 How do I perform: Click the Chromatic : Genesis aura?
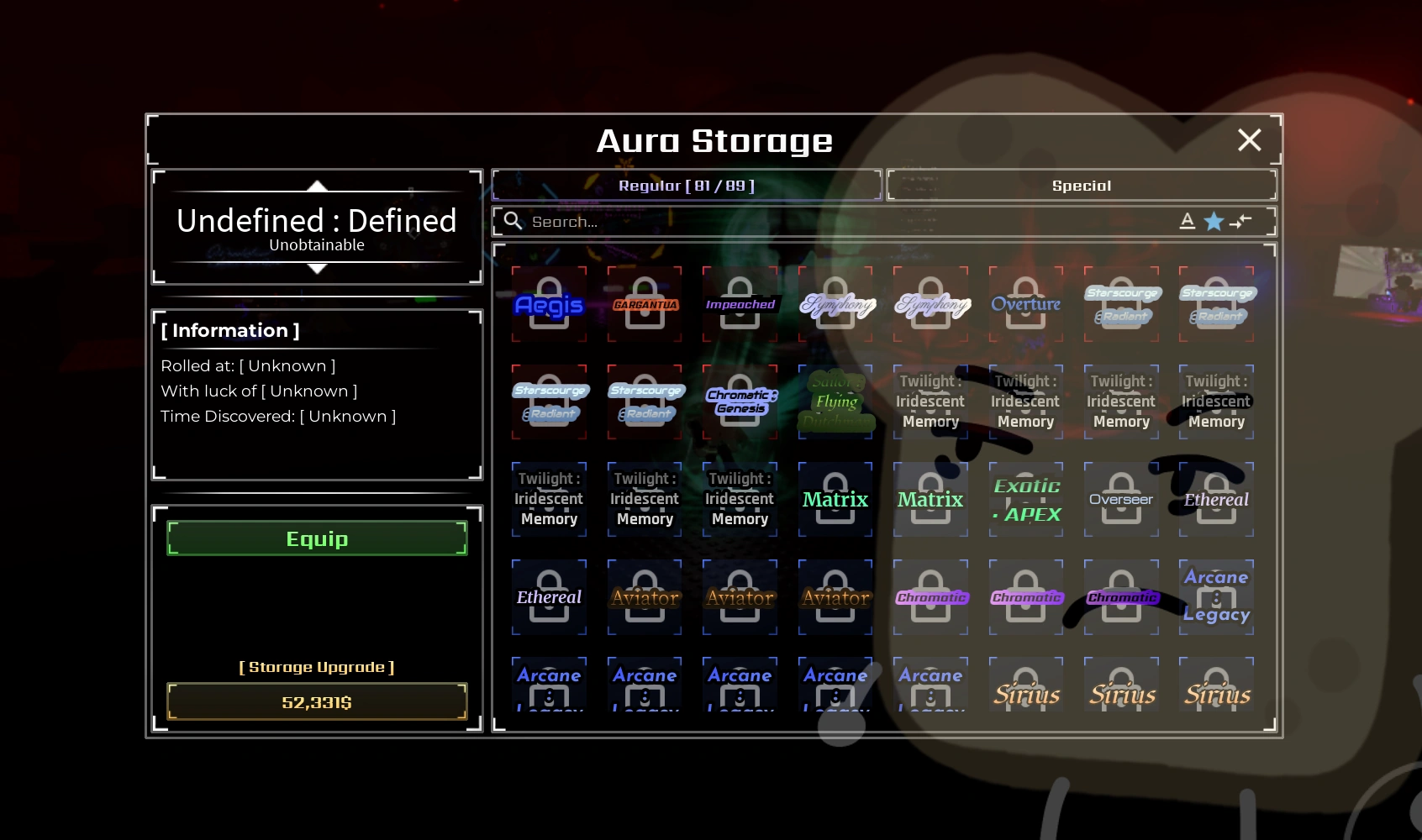pos(740,402)
